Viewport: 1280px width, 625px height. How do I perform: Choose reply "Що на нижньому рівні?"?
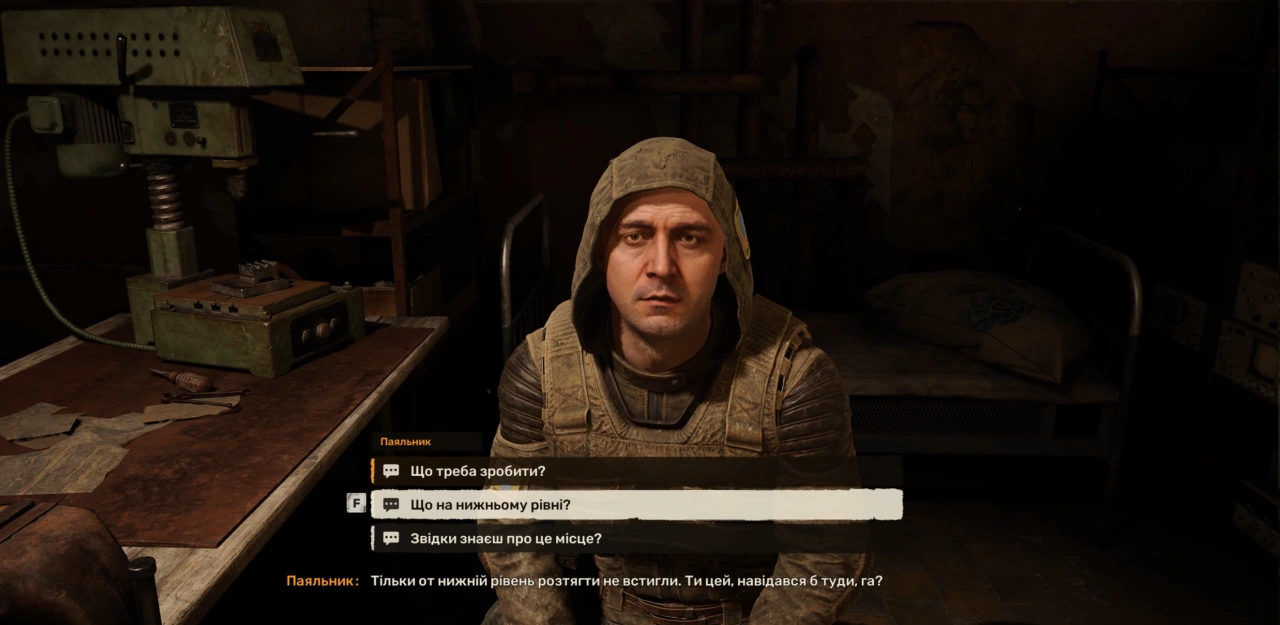(490, 505)
